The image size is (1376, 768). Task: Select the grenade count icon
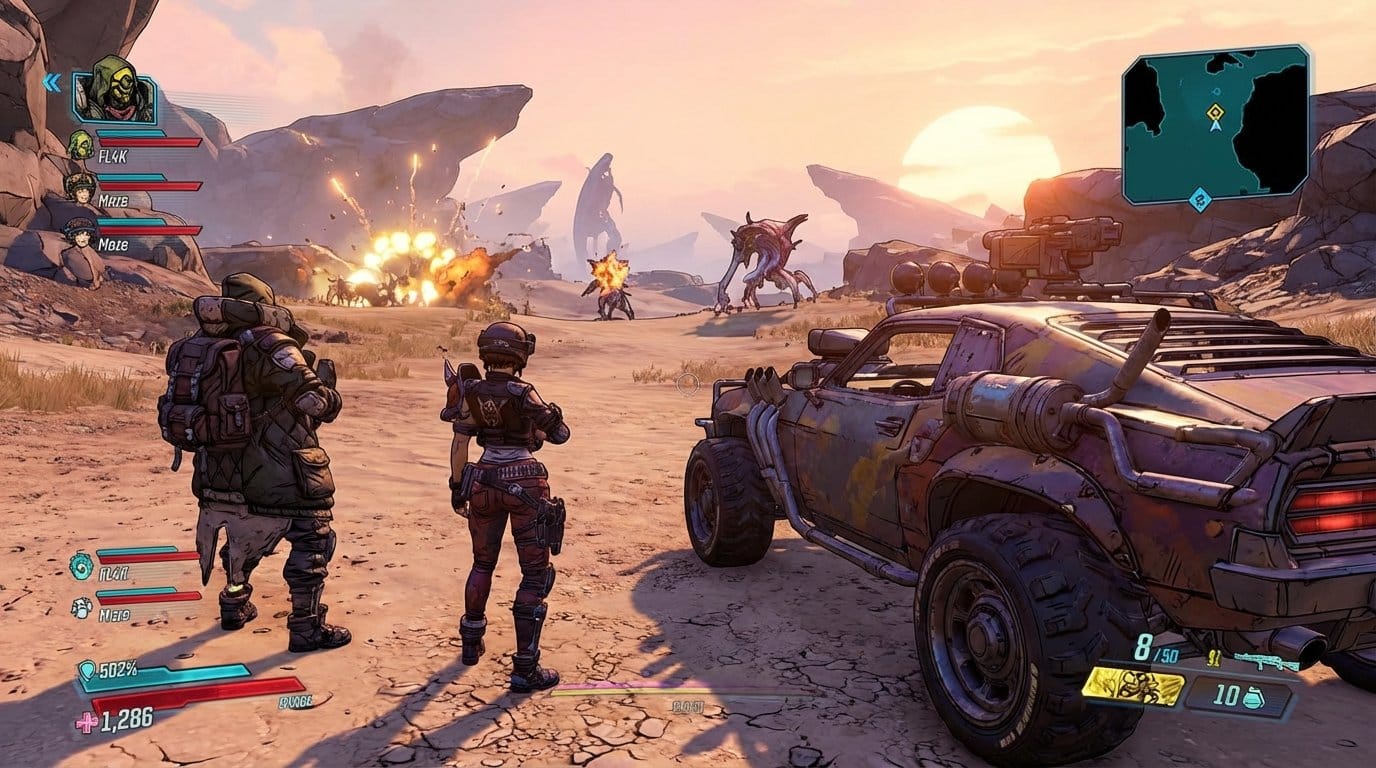coord(1253,697)
